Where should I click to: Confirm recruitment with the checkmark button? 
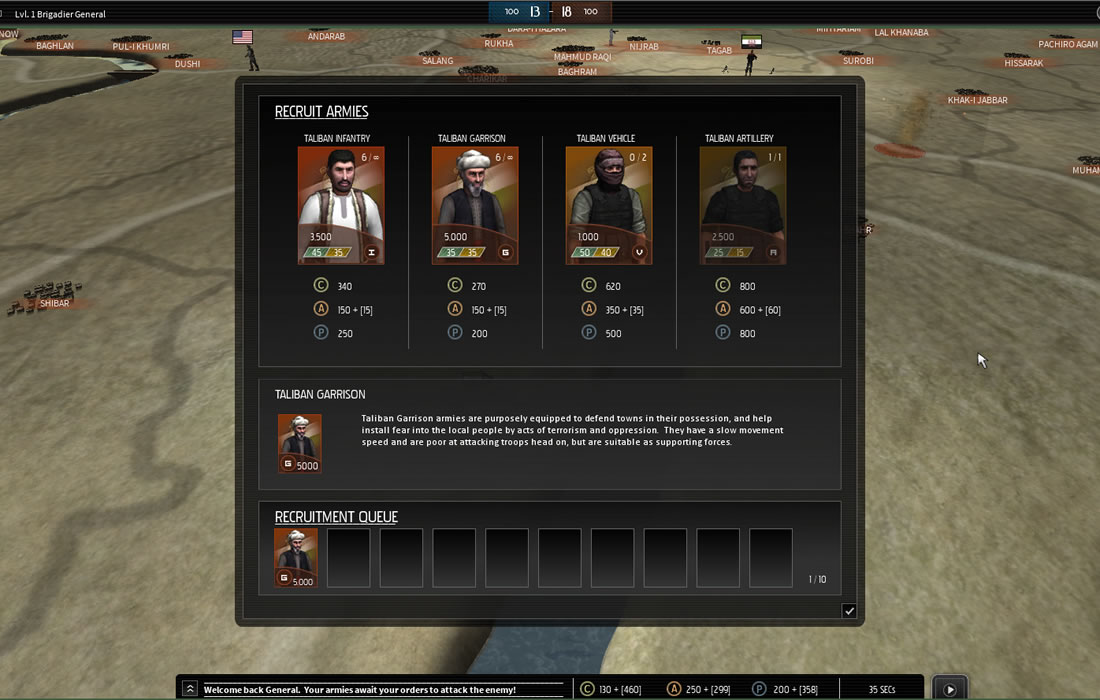849,611
